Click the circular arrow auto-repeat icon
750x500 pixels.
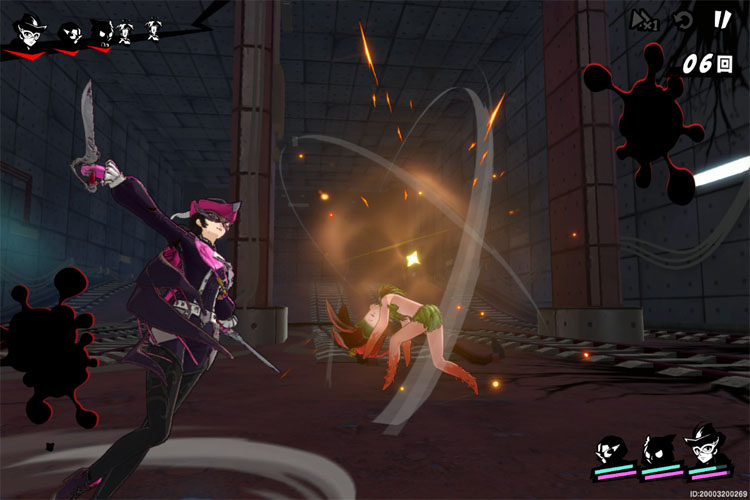[683, 20]
